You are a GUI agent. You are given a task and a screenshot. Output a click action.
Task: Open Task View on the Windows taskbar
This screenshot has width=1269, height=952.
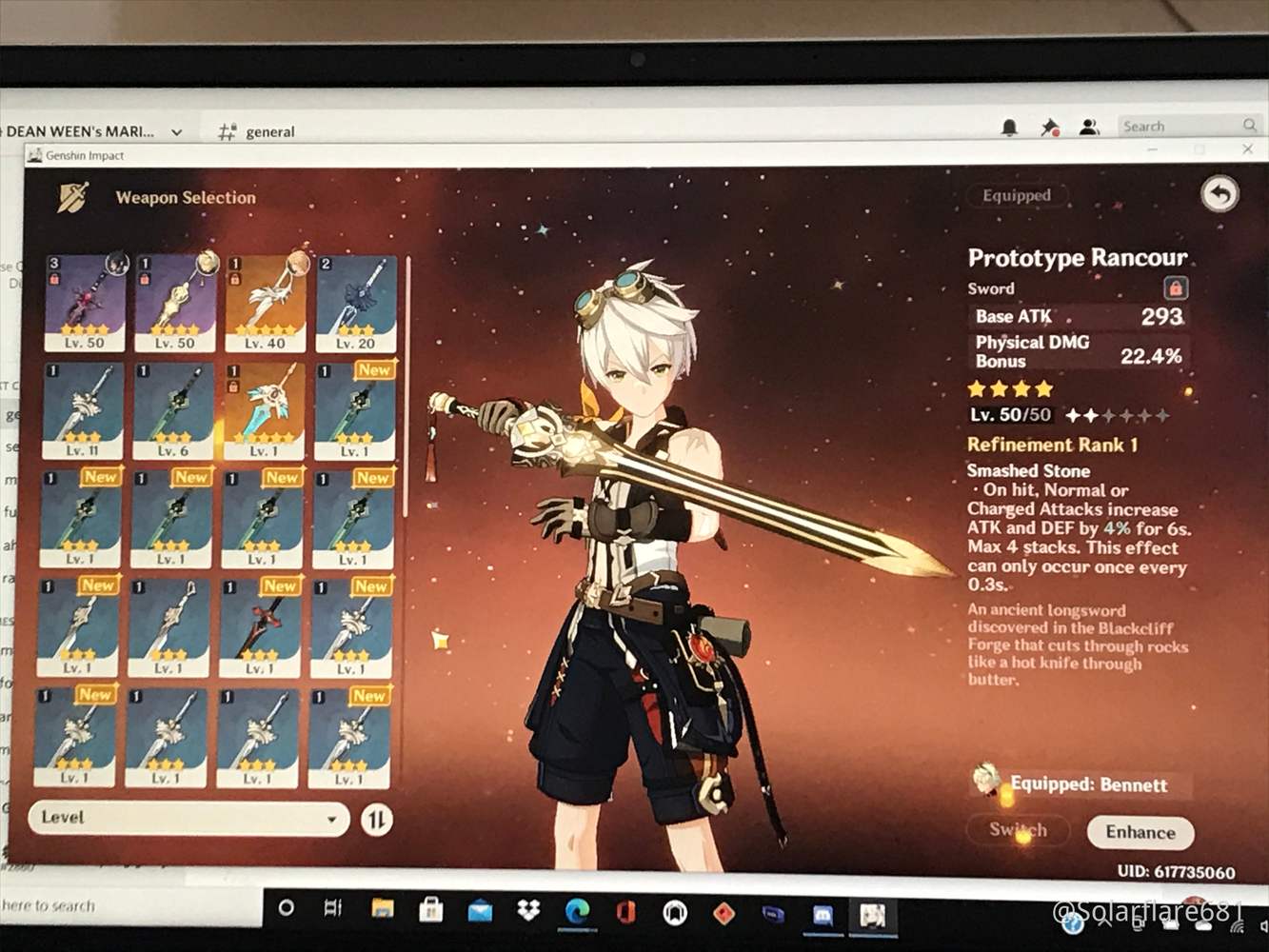(330, 911)
